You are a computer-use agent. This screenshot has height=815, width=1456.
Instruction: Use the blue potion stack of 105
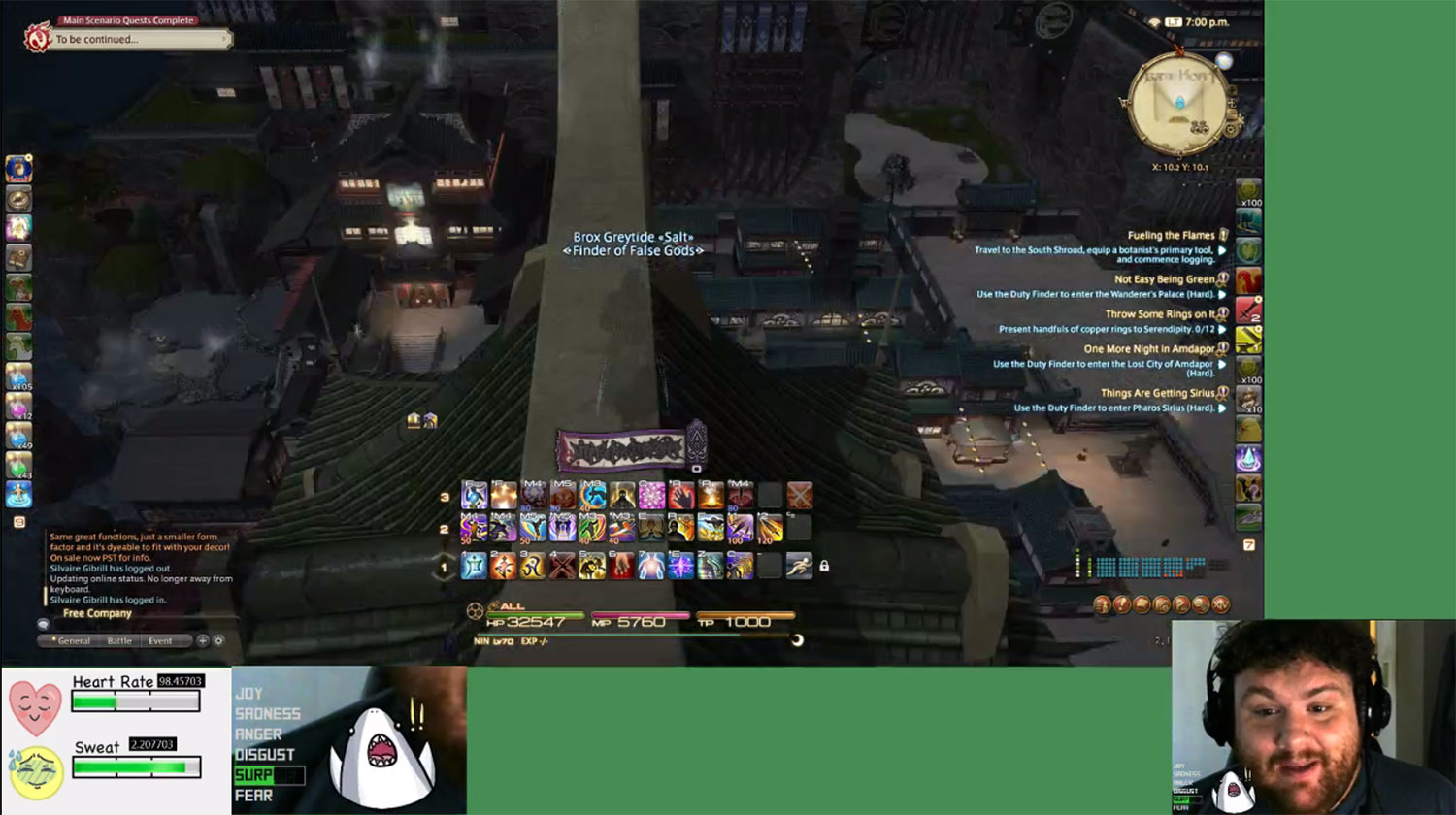click(x=18, y=376)
